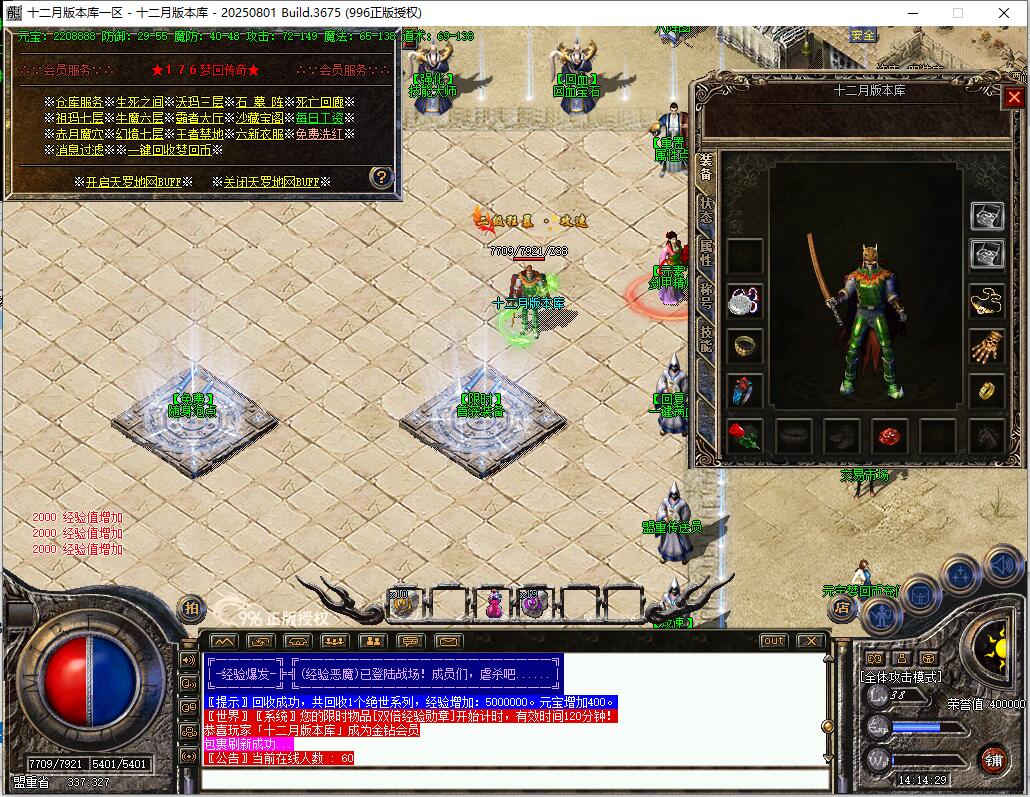This screenshot has width=1030, height=797.
Task: Click the red rose item slot
Action: click(744, 435)
